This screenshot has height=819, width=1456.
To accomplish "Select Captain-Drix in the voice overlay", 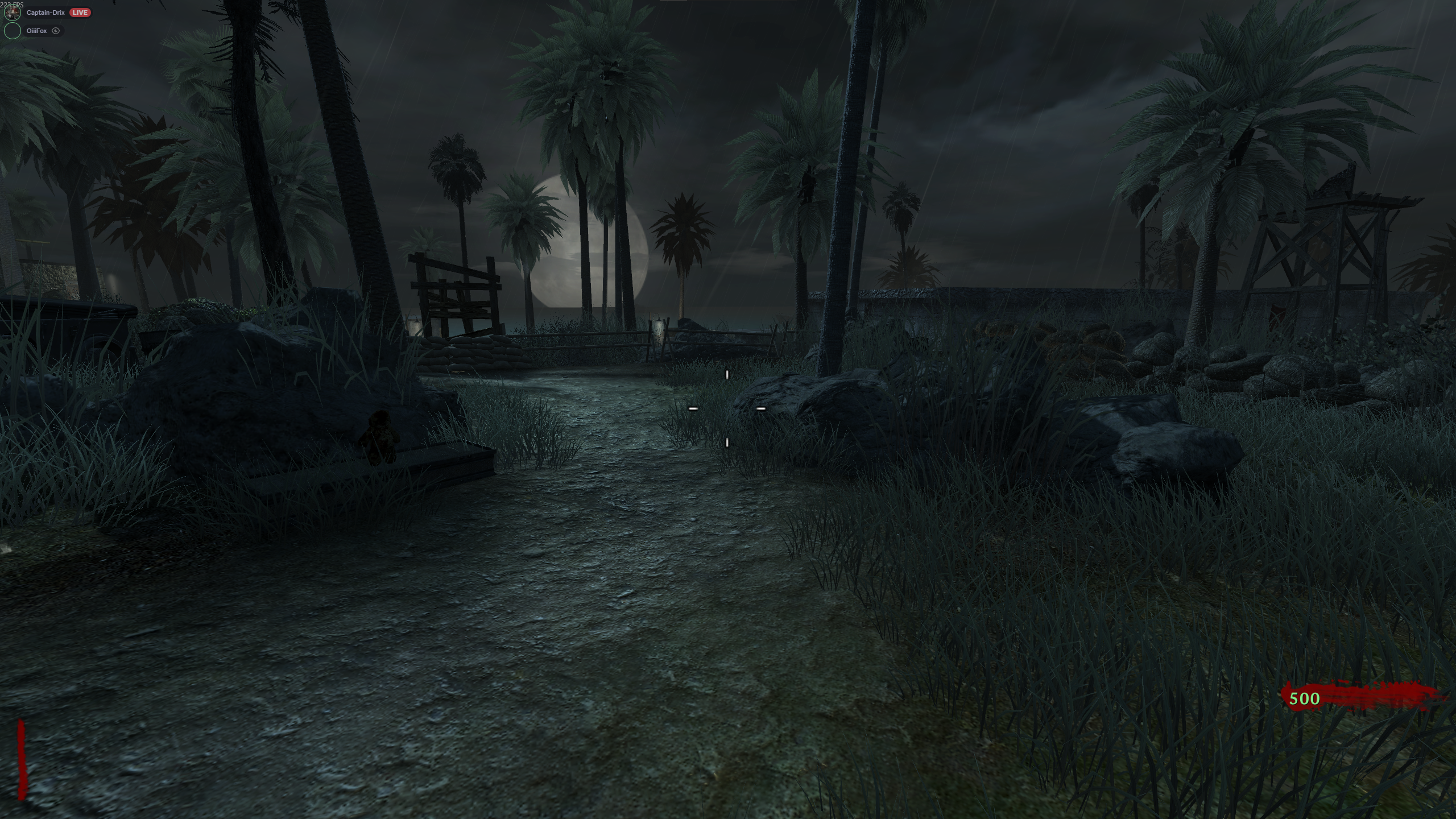I will (x=45, y=13).
